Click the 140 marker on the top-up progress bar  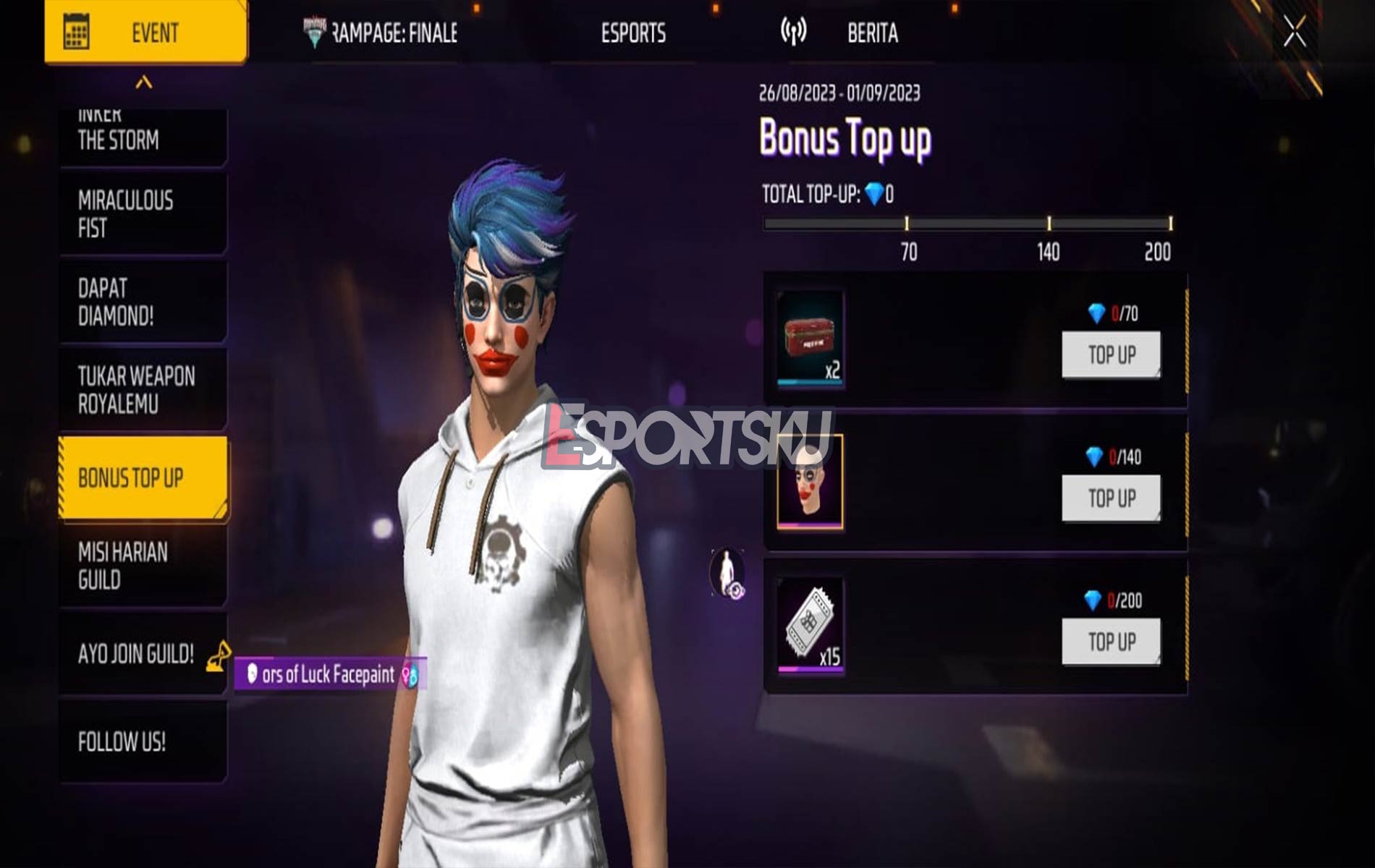1051,224
